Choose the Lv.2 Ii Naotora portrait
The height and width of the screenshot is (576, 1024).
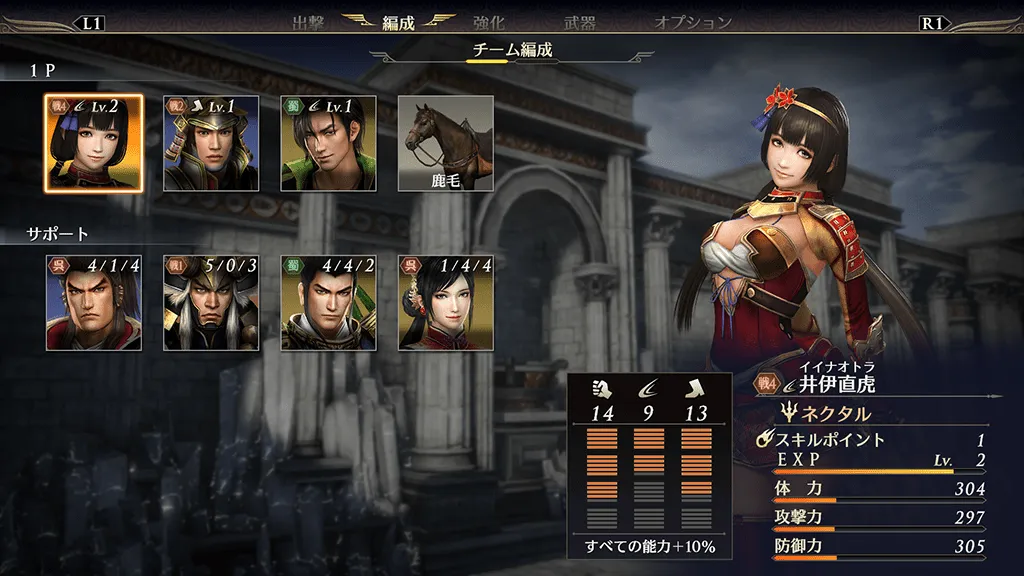[x=94, y=143]
